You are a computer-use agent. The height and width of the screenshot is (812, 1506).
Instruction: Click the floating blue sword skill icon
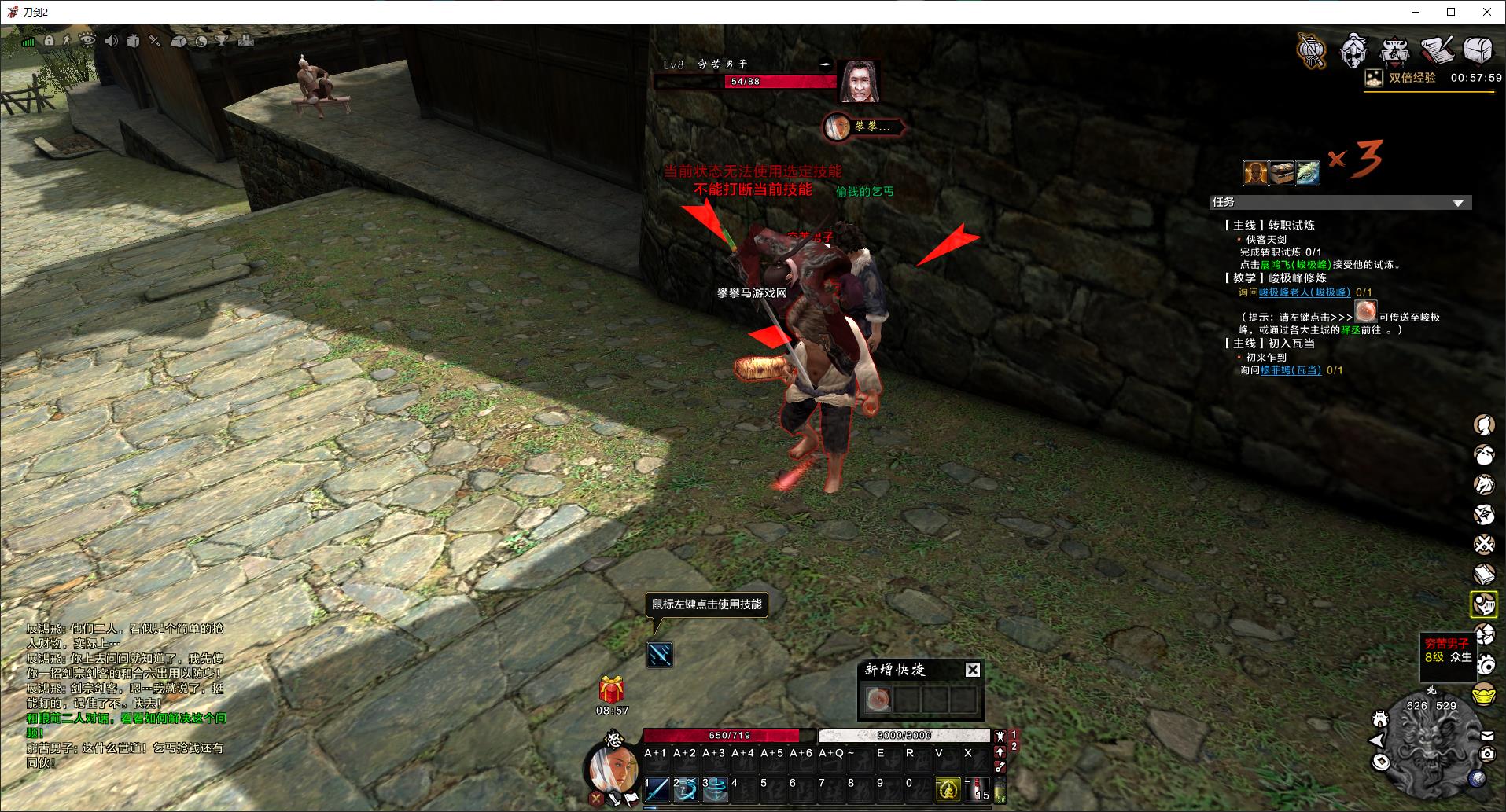pos(659,654)
